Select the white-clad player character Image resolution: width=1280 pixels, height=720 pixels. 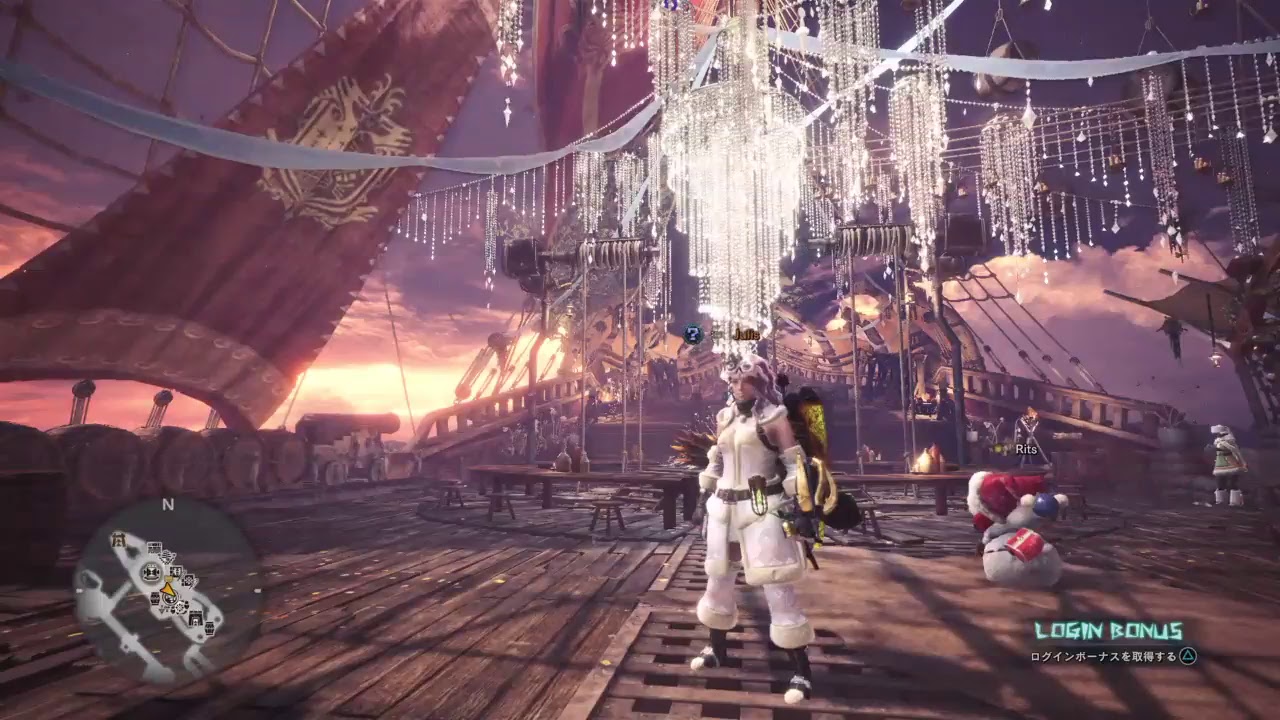coord(745,490)
